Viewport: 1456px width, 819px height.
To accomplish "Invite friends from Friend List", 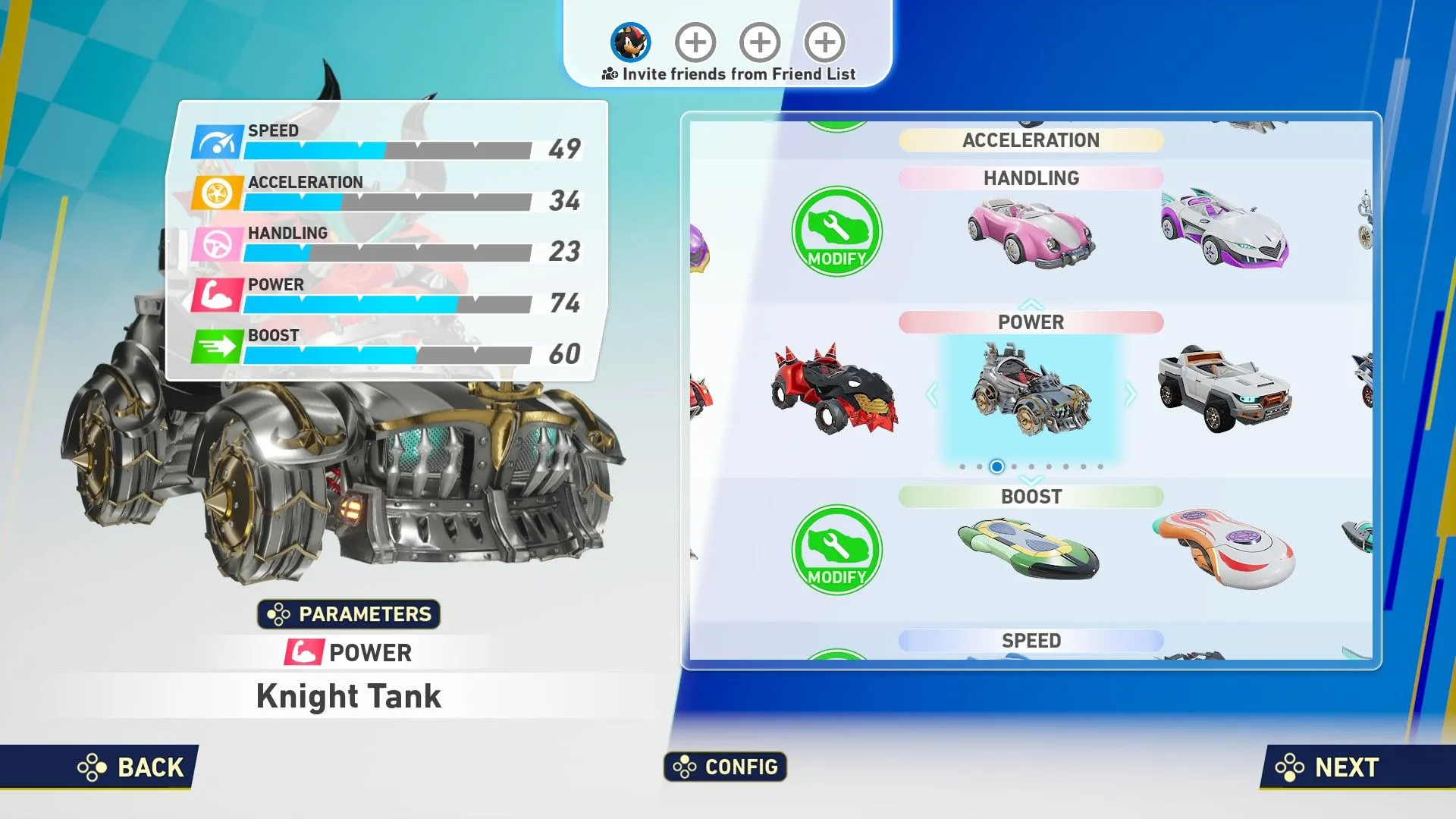I will point(728,74).
